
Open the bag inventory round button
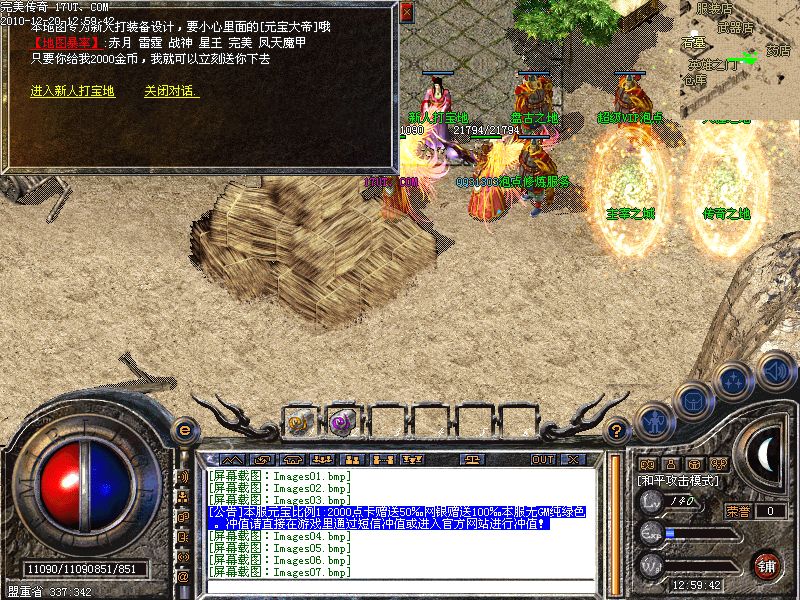pyautogui.click(x=695, y=402)
